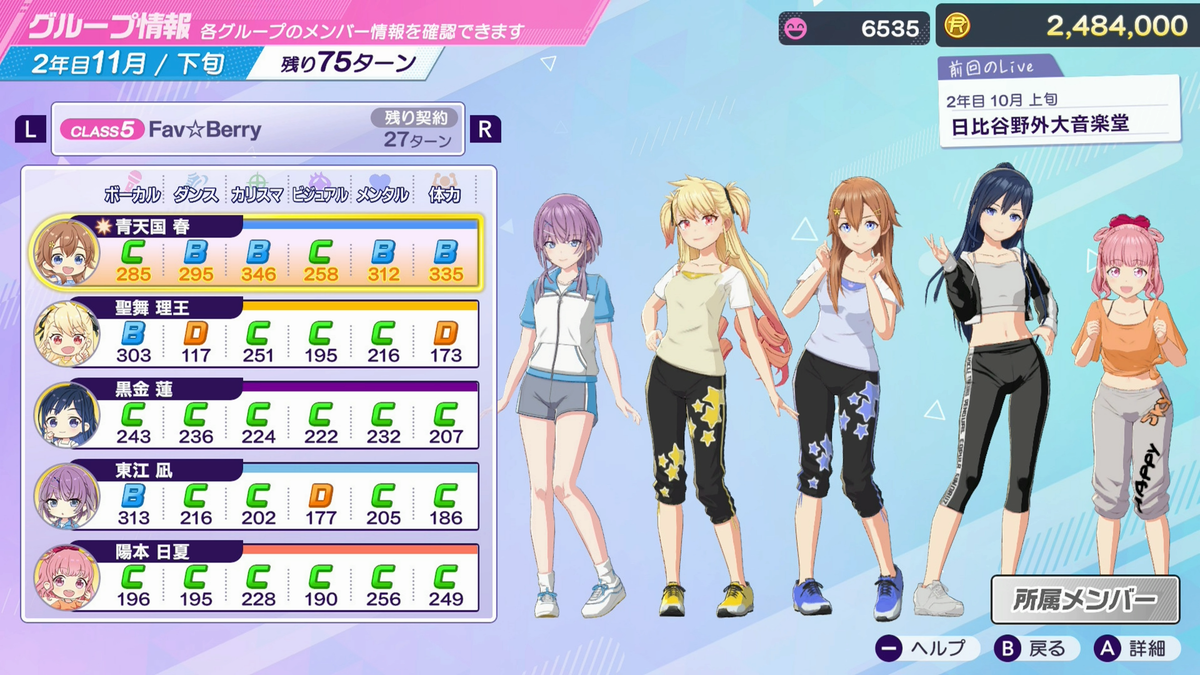
Task: Select member row 聖舞 理王
Action: click(260, 334)
